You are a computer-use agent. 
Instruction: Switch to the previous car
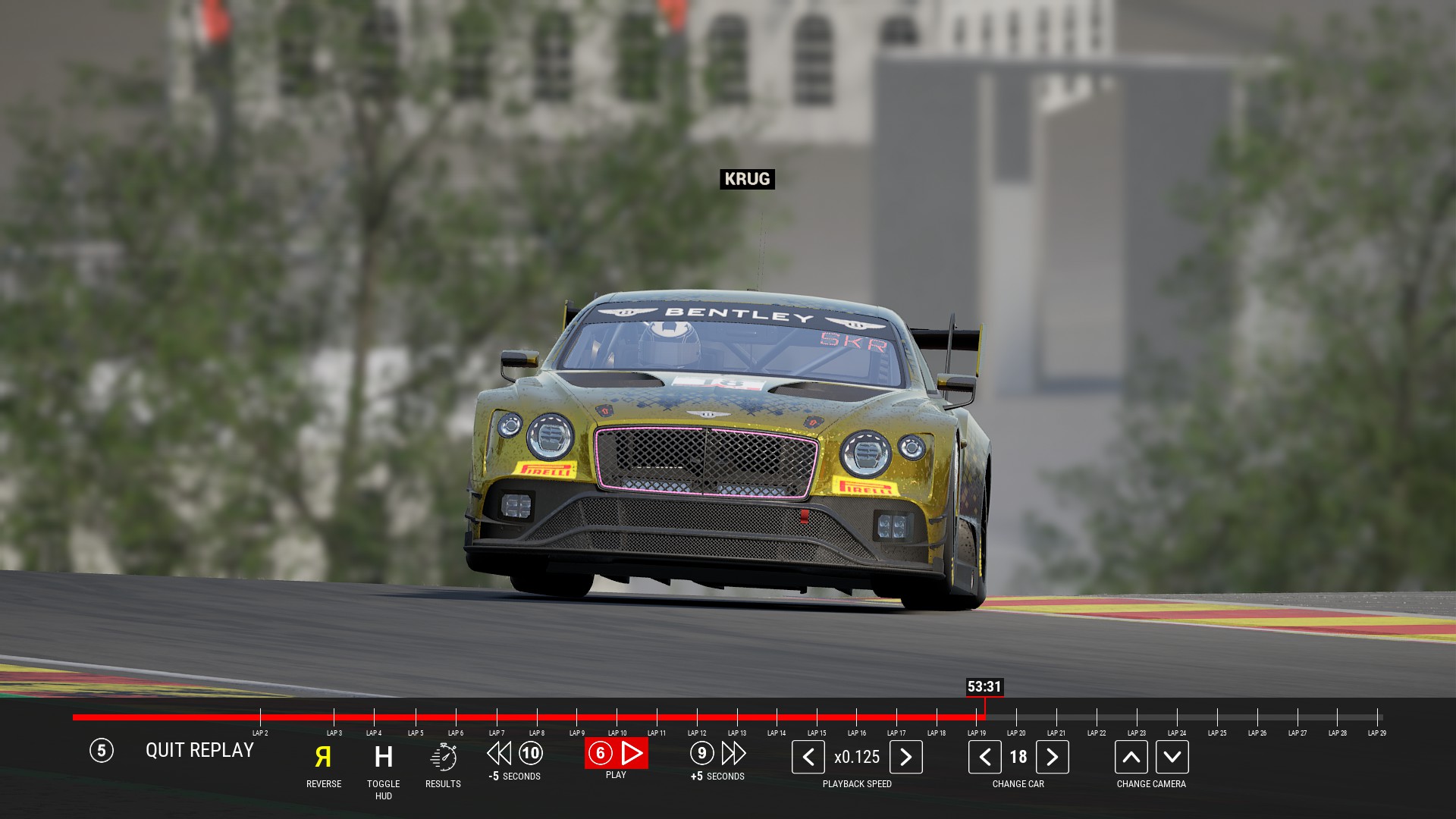coord(984,757)
